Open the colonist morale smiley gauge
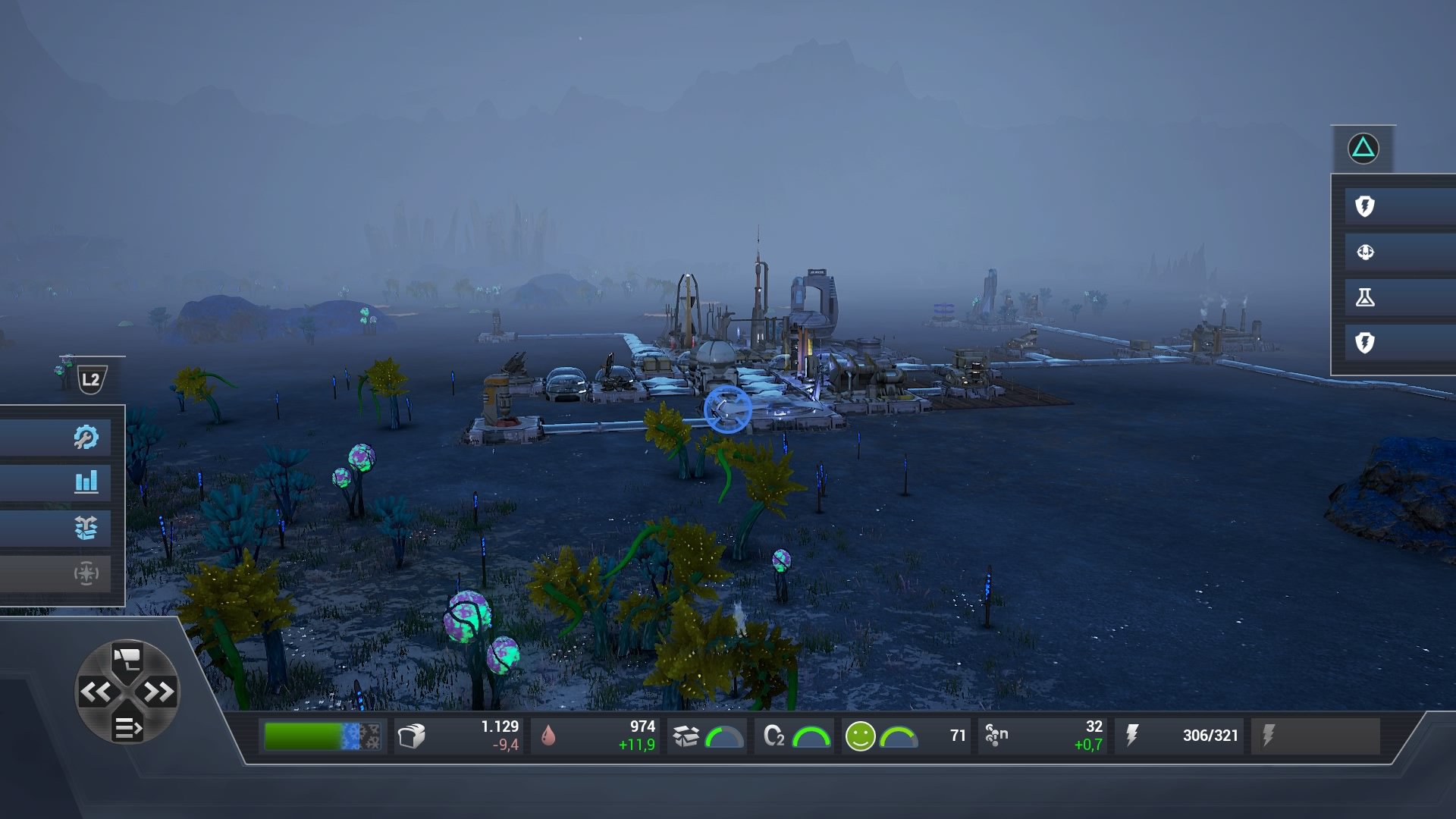Viewport: 1456px width, 819px height. tap(861, 734)
